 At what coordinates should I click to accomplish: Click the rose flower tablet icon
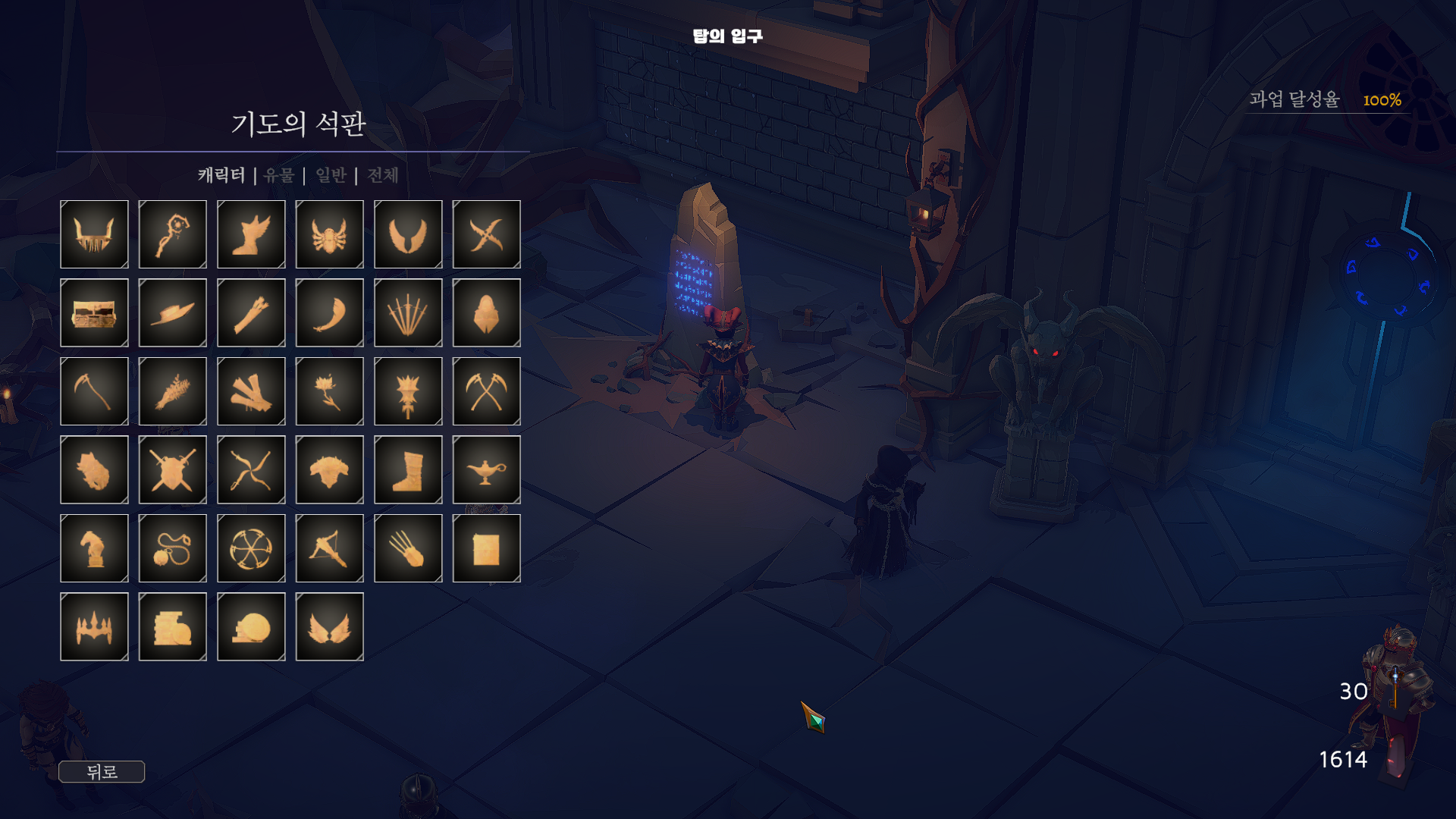tap(330, 391)
